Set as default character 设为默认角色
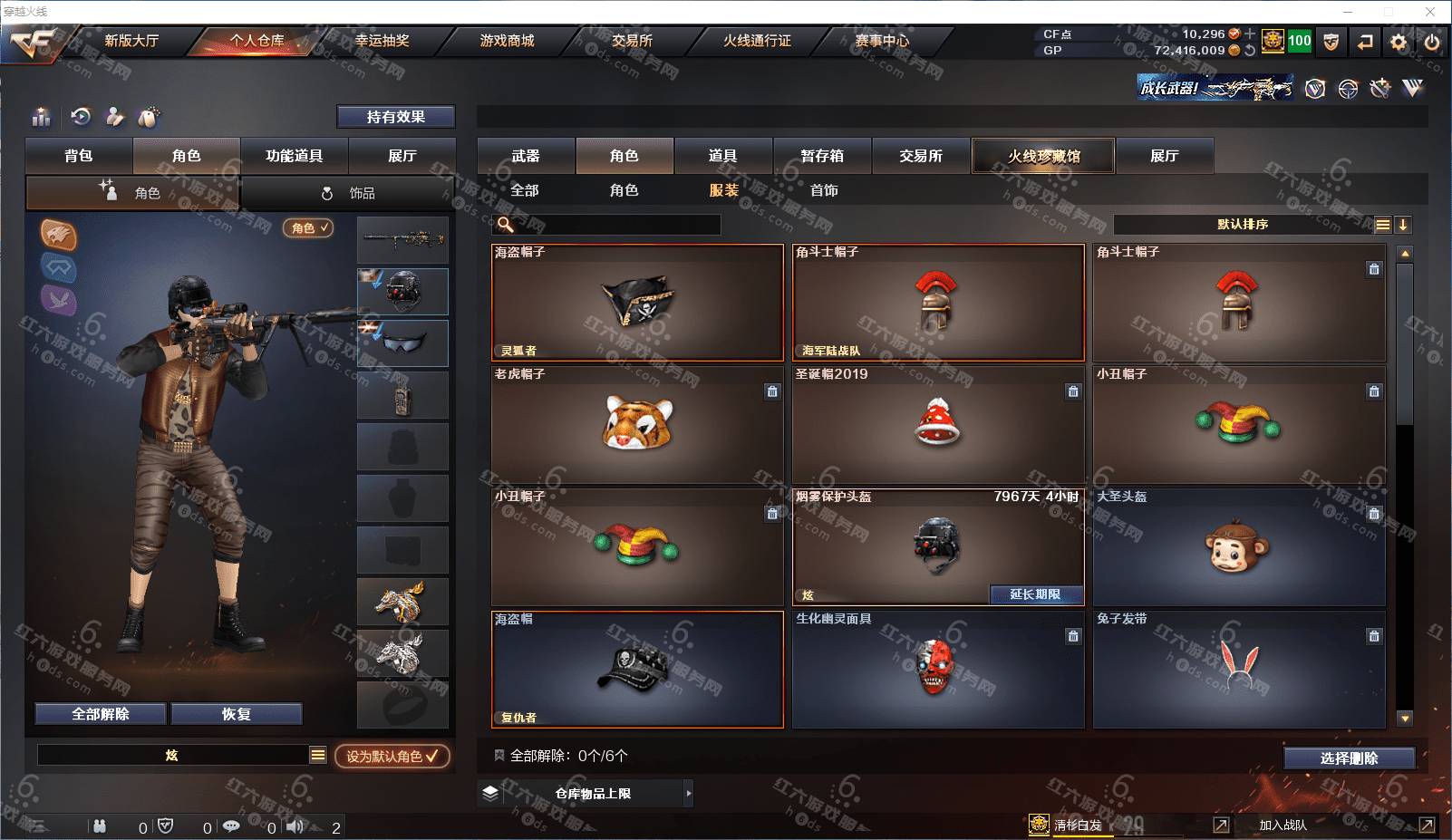 point(392,756)
